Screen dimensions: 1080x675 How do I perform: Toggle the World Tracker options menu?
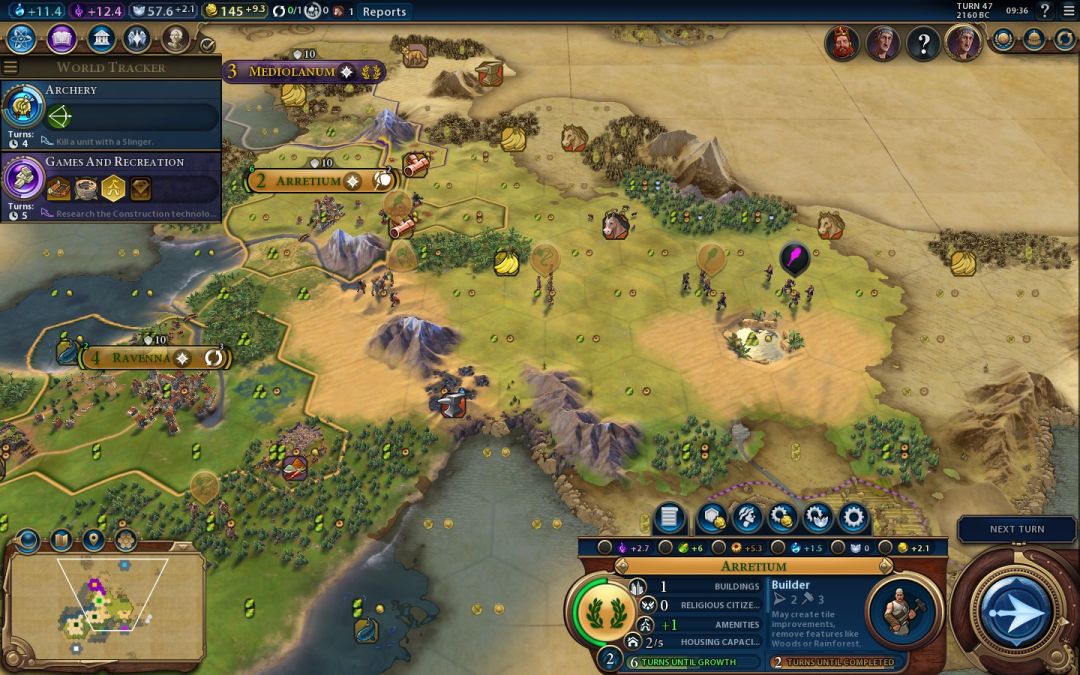click(11, 67)
